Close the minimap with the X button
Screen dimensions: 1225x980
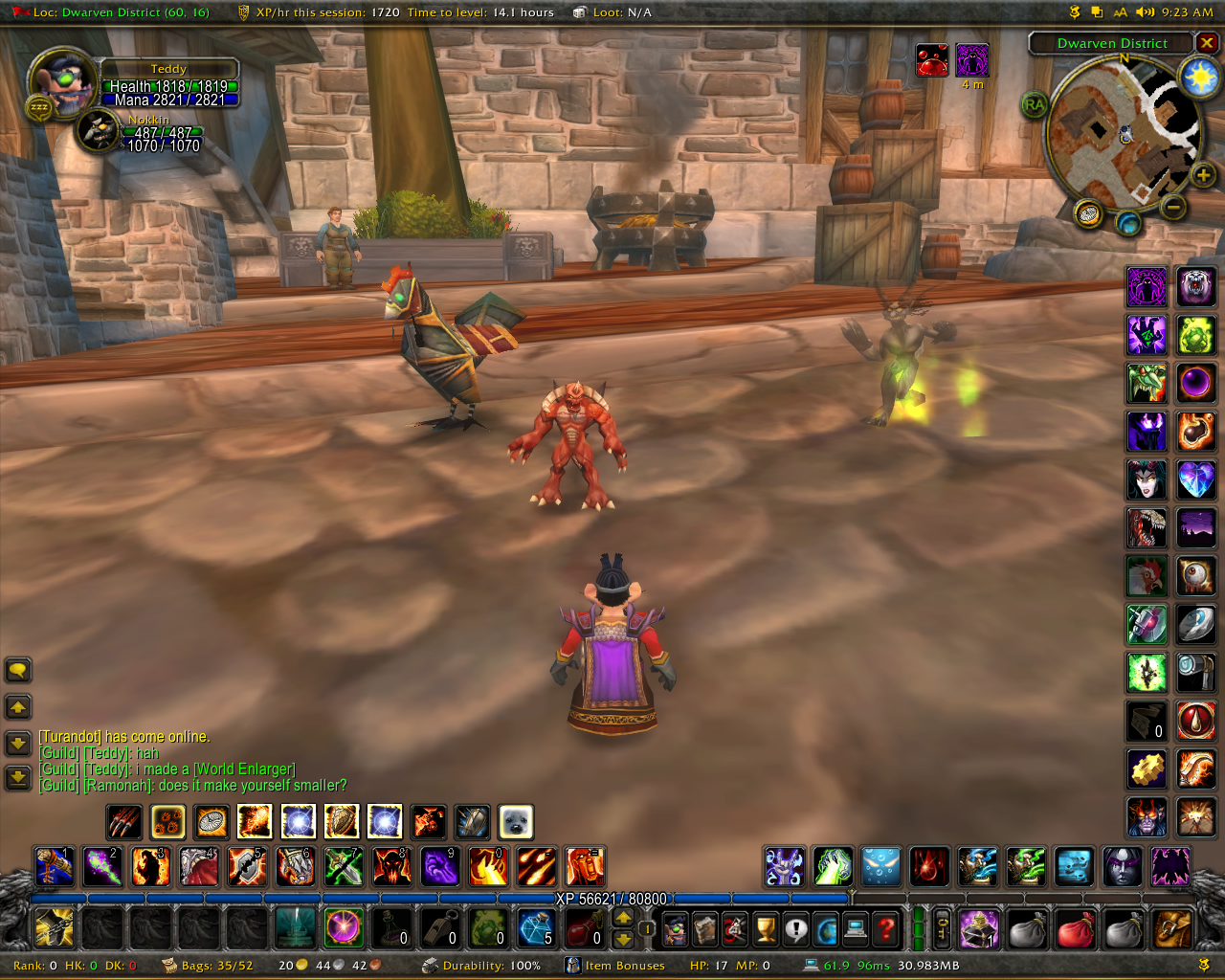click(1207, 43)
